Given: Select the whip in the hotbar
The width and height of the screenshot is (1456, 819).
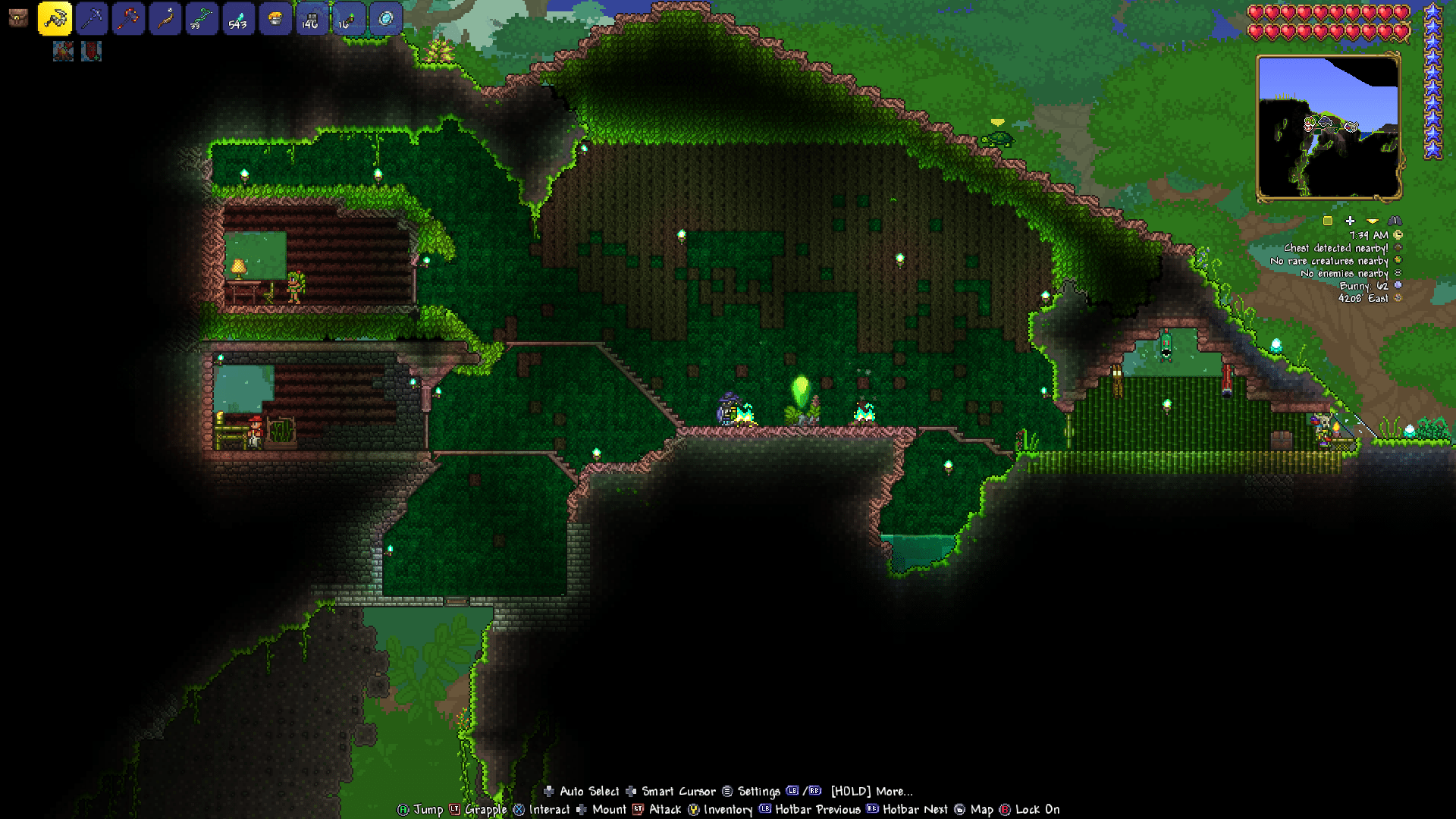Looking at the screenshot, I should point(165,19).
